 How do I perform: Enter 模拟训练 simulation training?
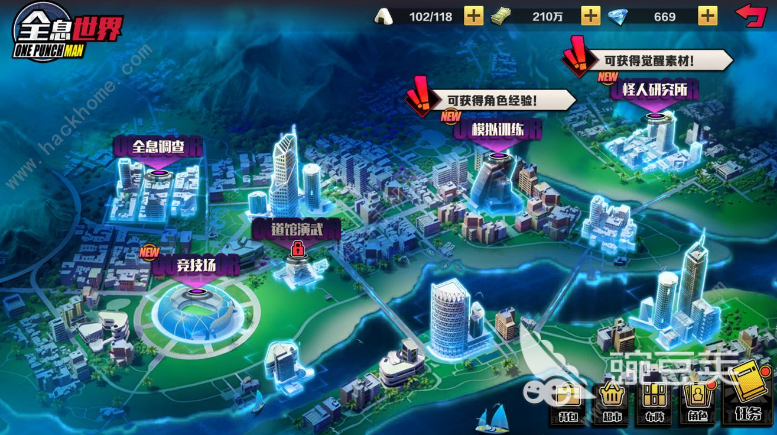(497, 129)
